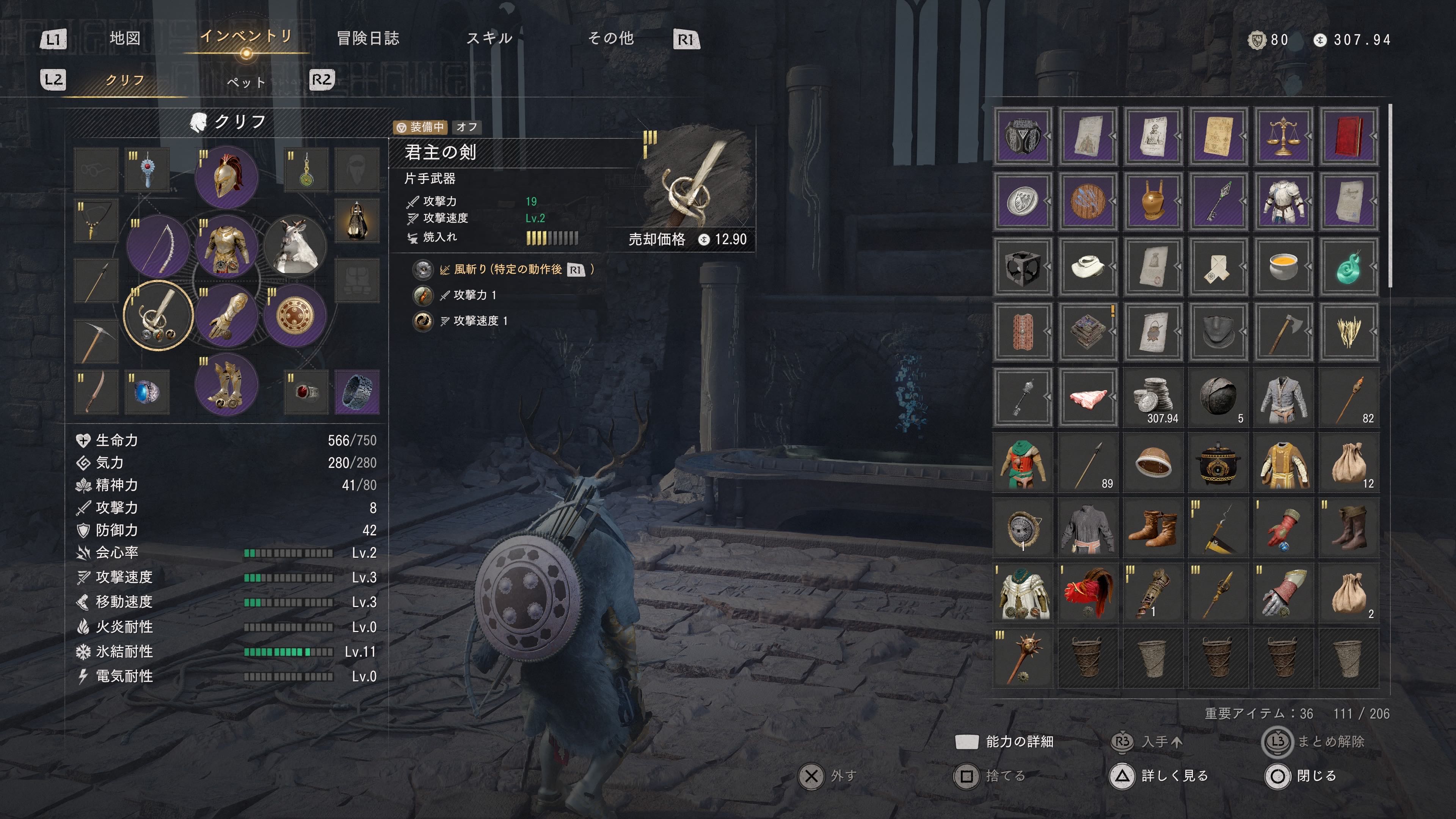1456x819 pixels.
Task: Select the pickaxe tool slot
Action: pyautogui.click(x=96, y=341)
